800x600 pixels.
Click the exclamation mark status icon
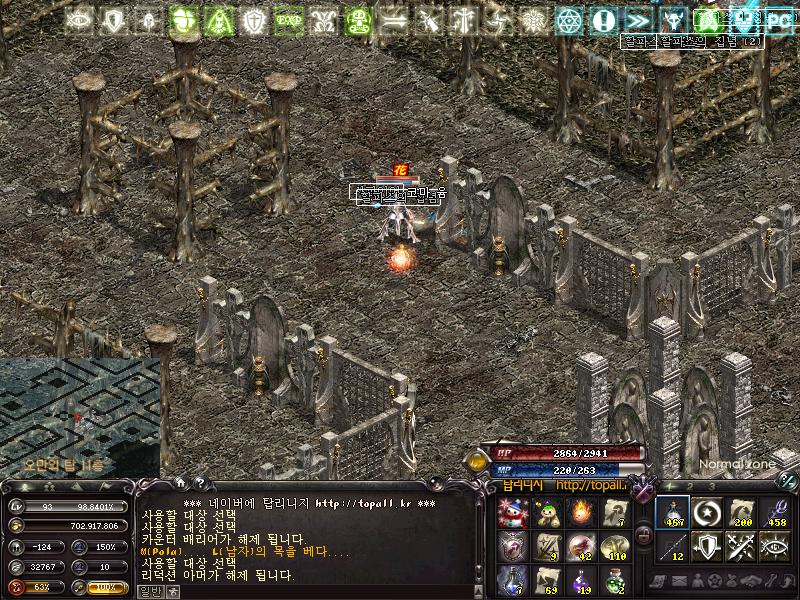602,19
